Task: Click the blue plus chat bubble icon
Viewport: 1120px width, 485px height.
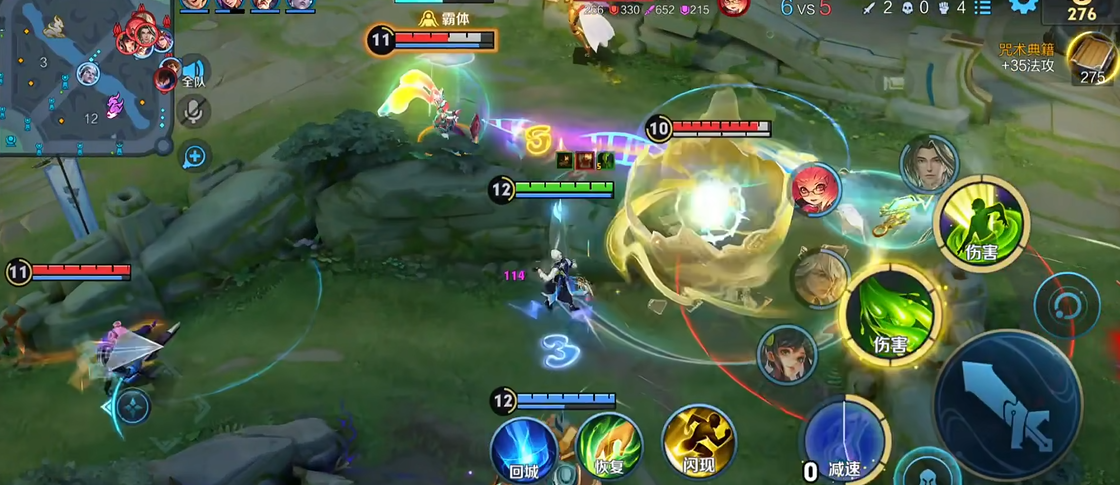Action: (x=194, y=155)
